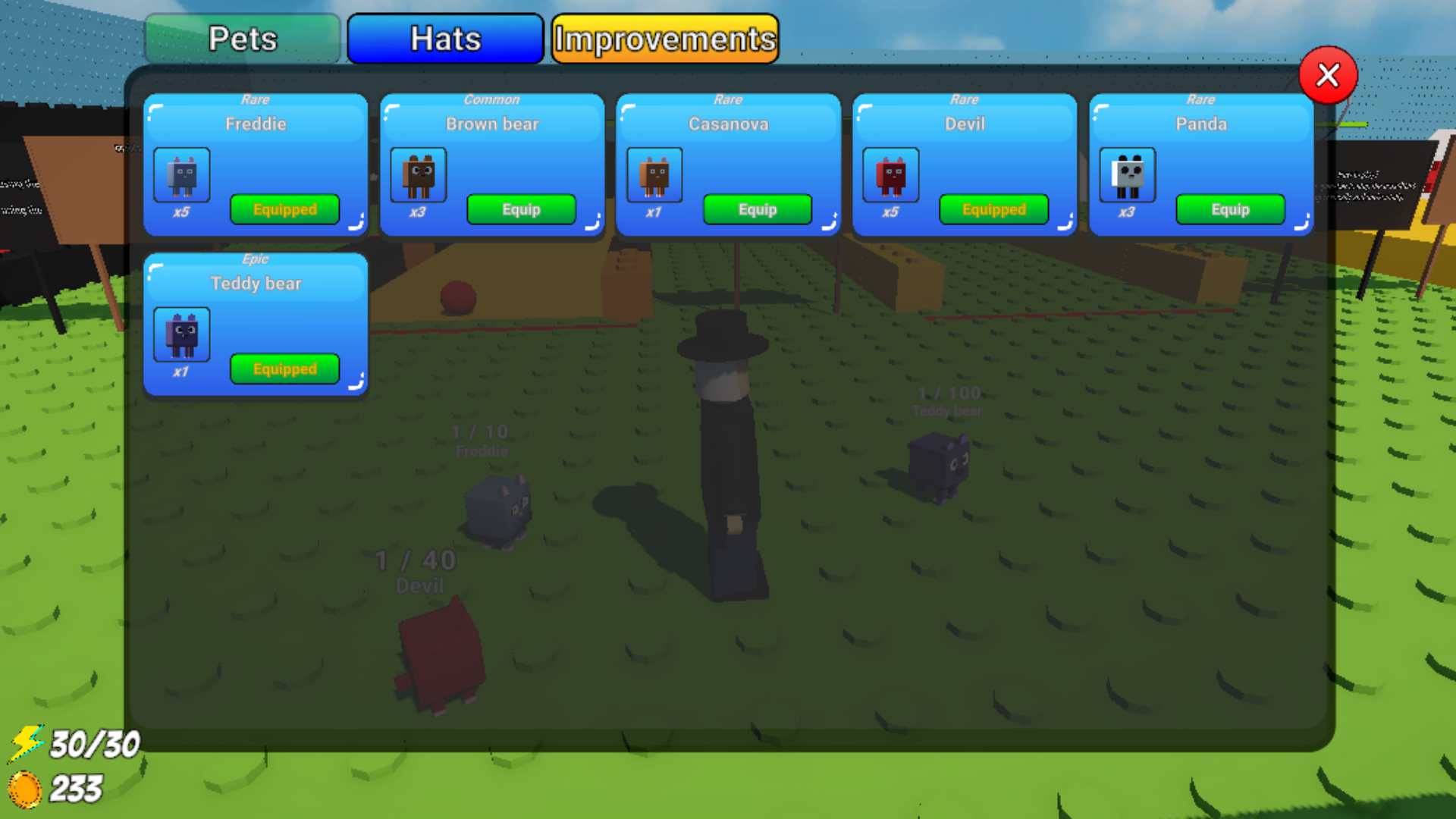Viewport: 1456px width, 819px height.
Task: Click the Brown bear pet thumbnail
Action: point(418,176)
